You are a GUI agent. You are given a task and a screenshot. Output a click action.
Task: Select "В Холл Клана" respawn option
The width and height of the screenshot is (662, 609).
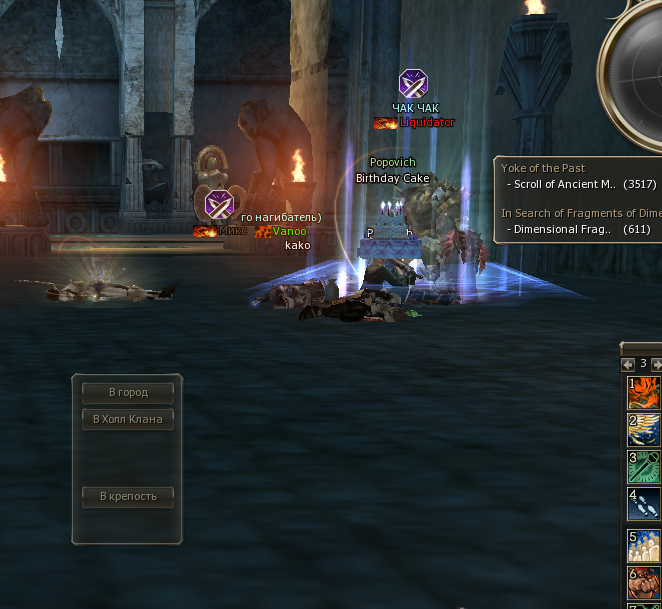pos(128,419)
